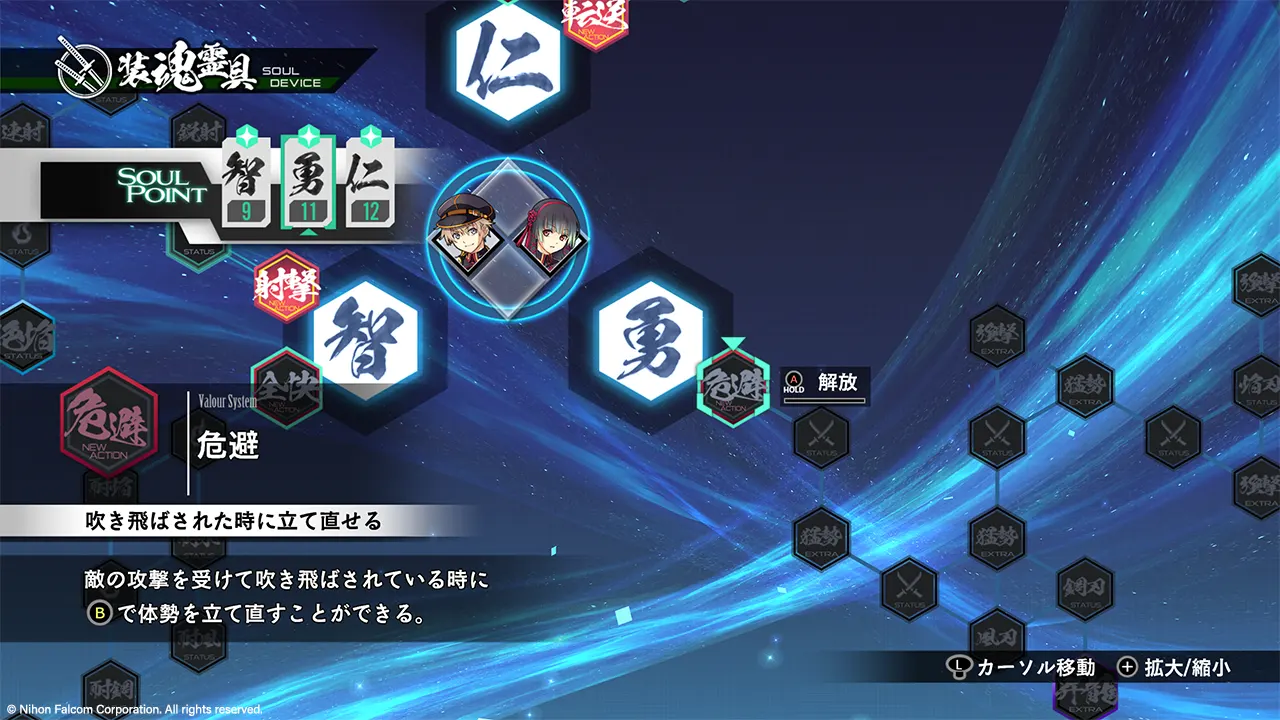Choose the locked 剣刃 Status node
Viewport: 1280px width, 720px height.
1085,587
